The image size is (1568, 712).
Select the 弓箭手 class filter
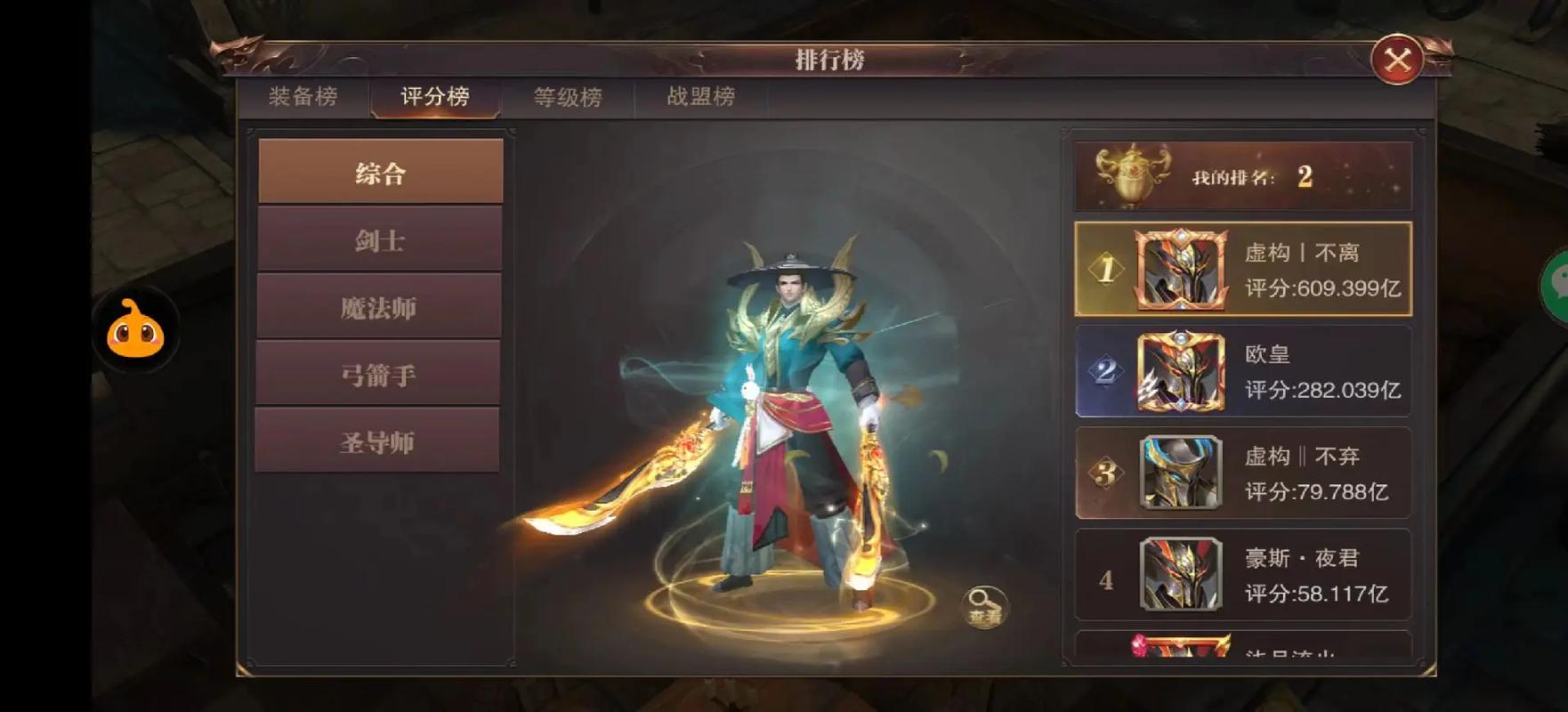point(380,373)
